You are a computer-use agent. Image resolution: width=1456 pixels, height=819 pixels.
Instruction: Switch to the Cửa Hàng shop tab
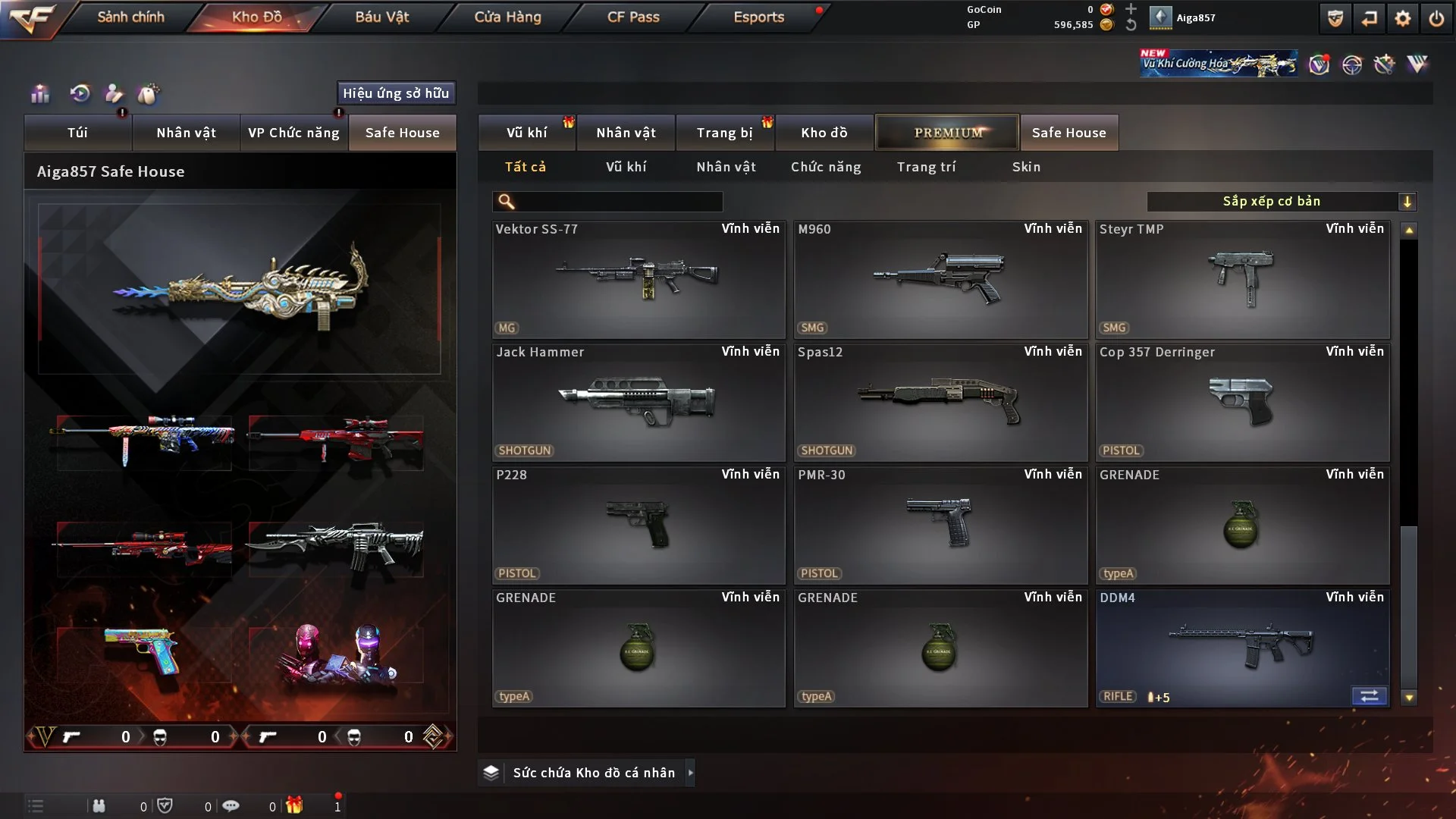coord(507,17)
